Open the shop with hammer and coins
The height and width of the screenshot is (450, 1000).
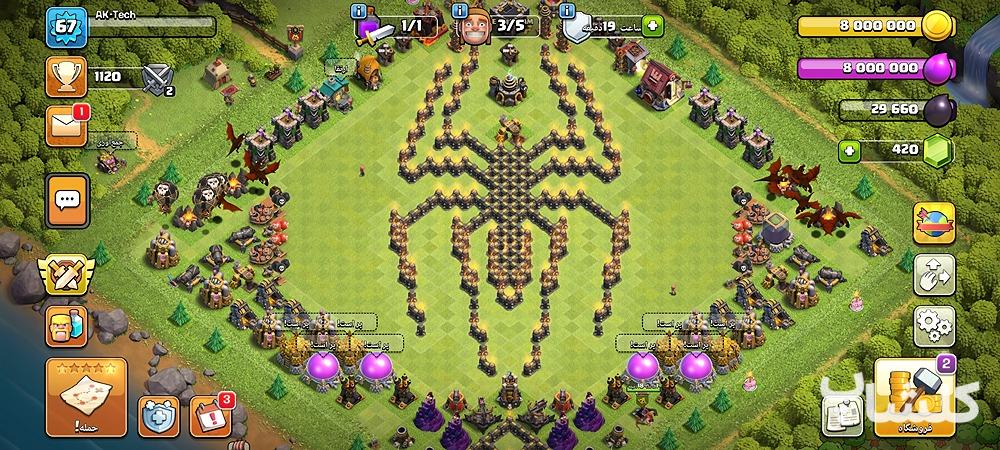910,398
